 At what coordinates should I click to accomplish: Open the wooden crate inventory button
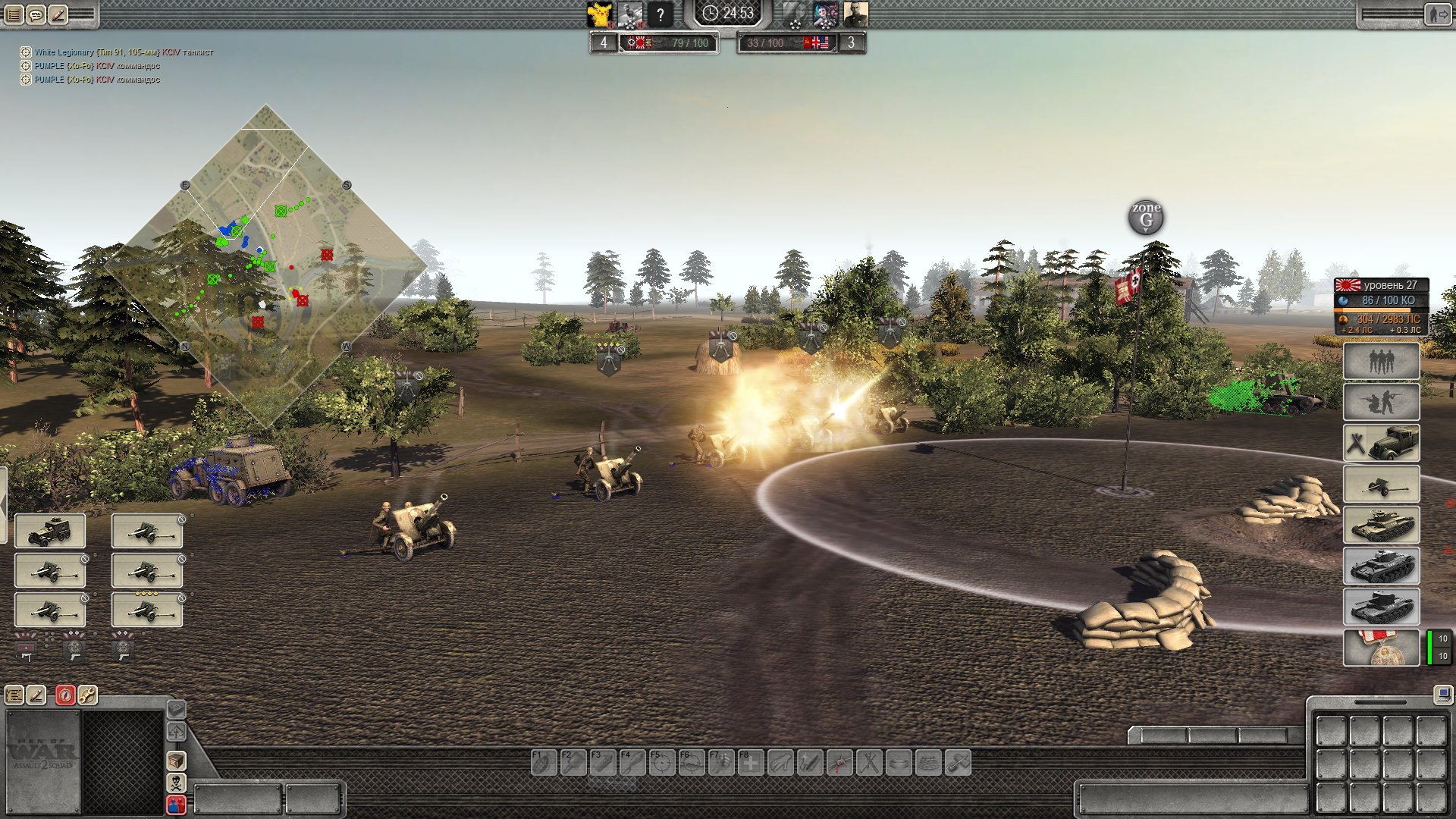176,760
